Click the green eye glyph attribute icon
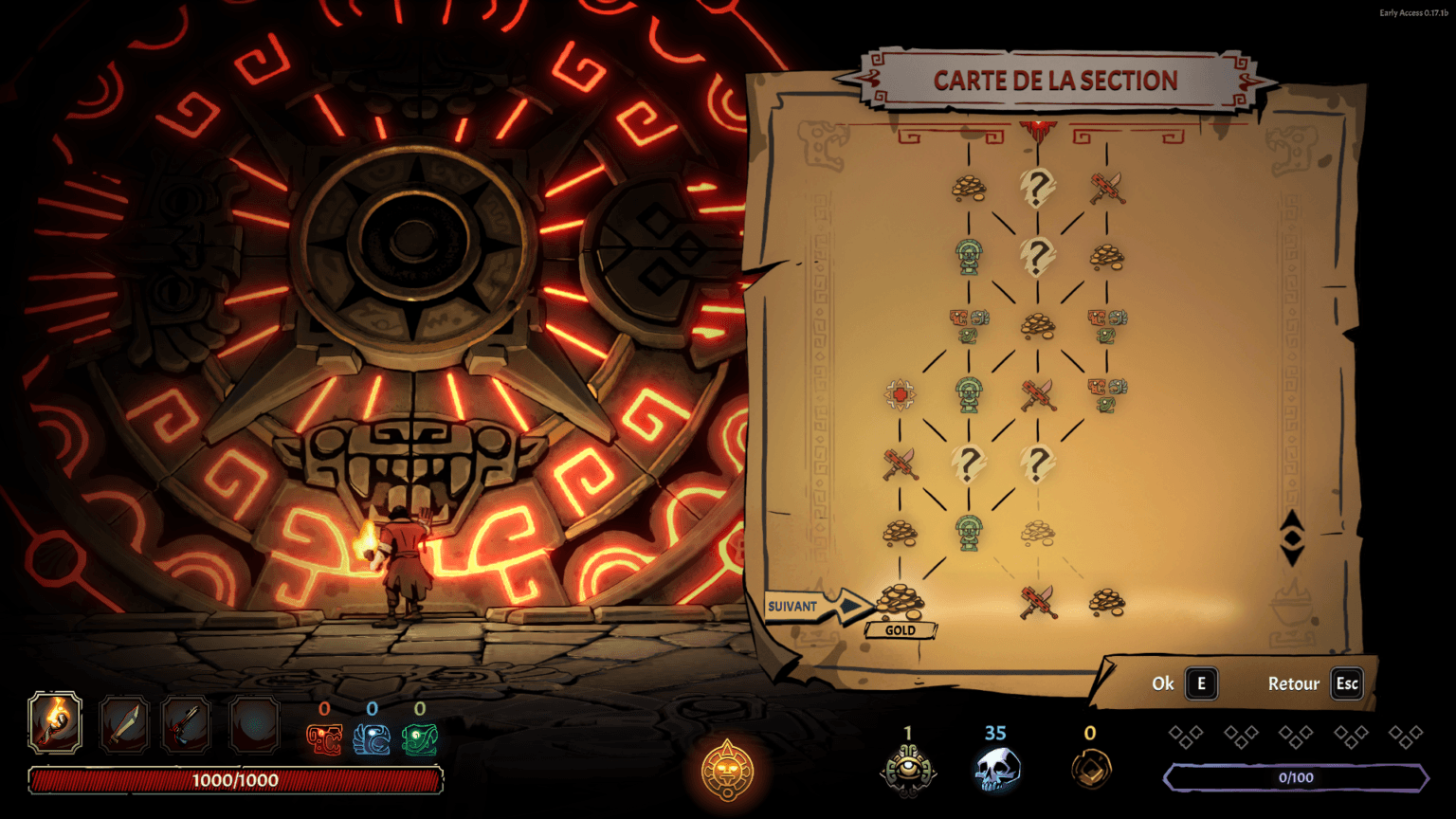Viewport: 1456px width, 819px height. point(419,739)
